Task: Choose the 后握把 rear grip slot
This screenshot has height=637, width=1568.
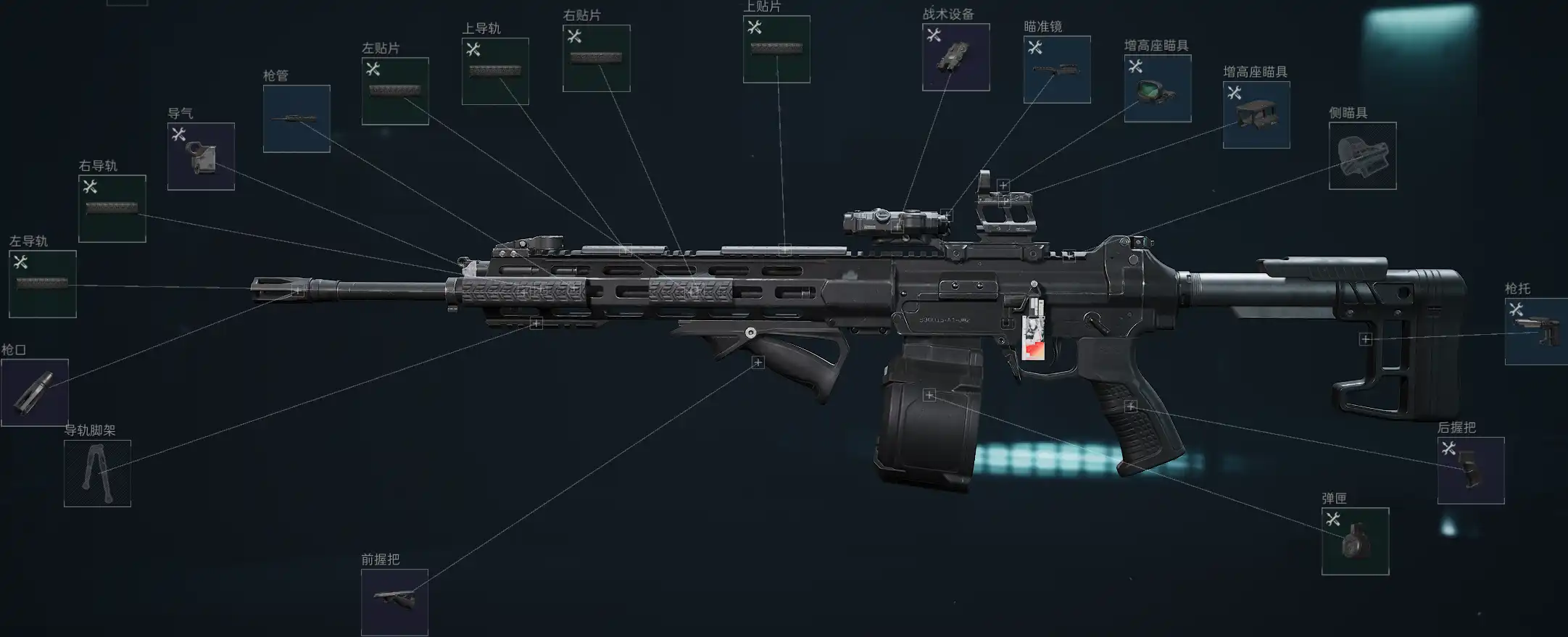Action: click(x=1471, y=470)
